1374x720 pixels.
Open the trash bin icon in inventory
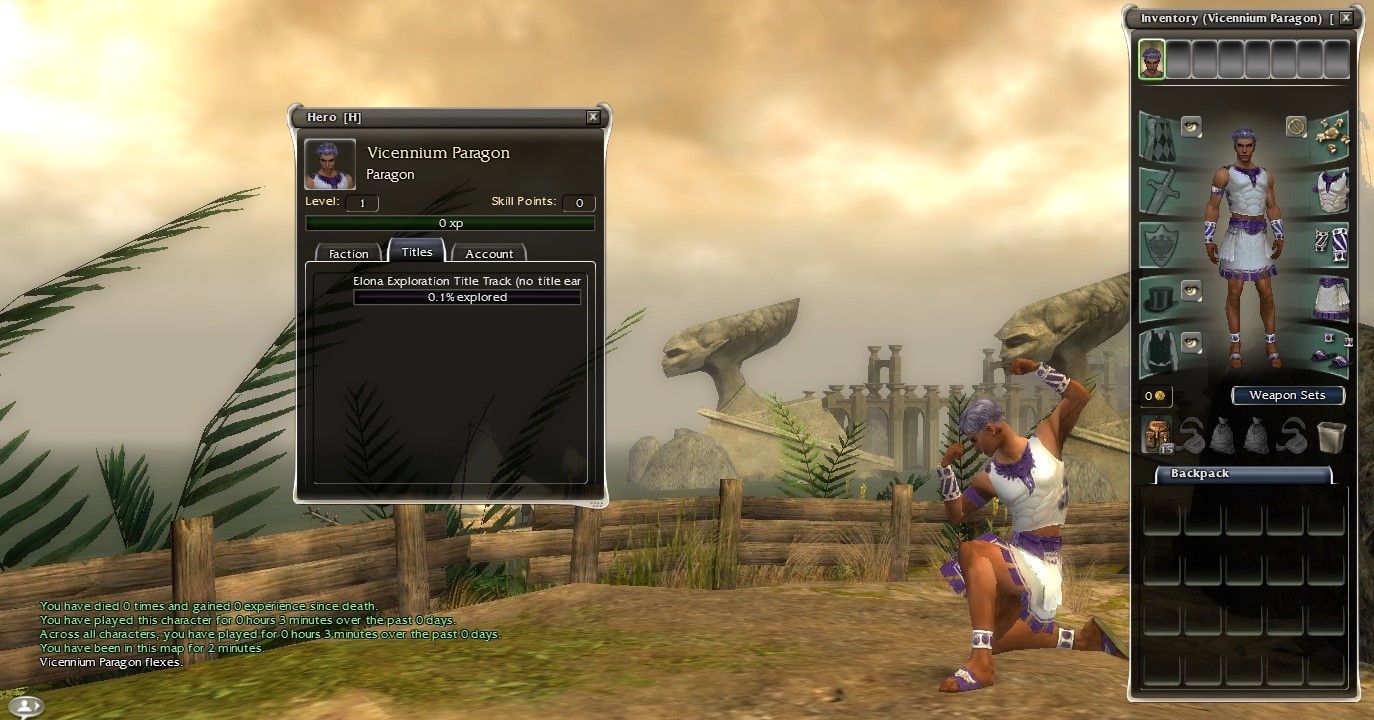pos(1330,436)
